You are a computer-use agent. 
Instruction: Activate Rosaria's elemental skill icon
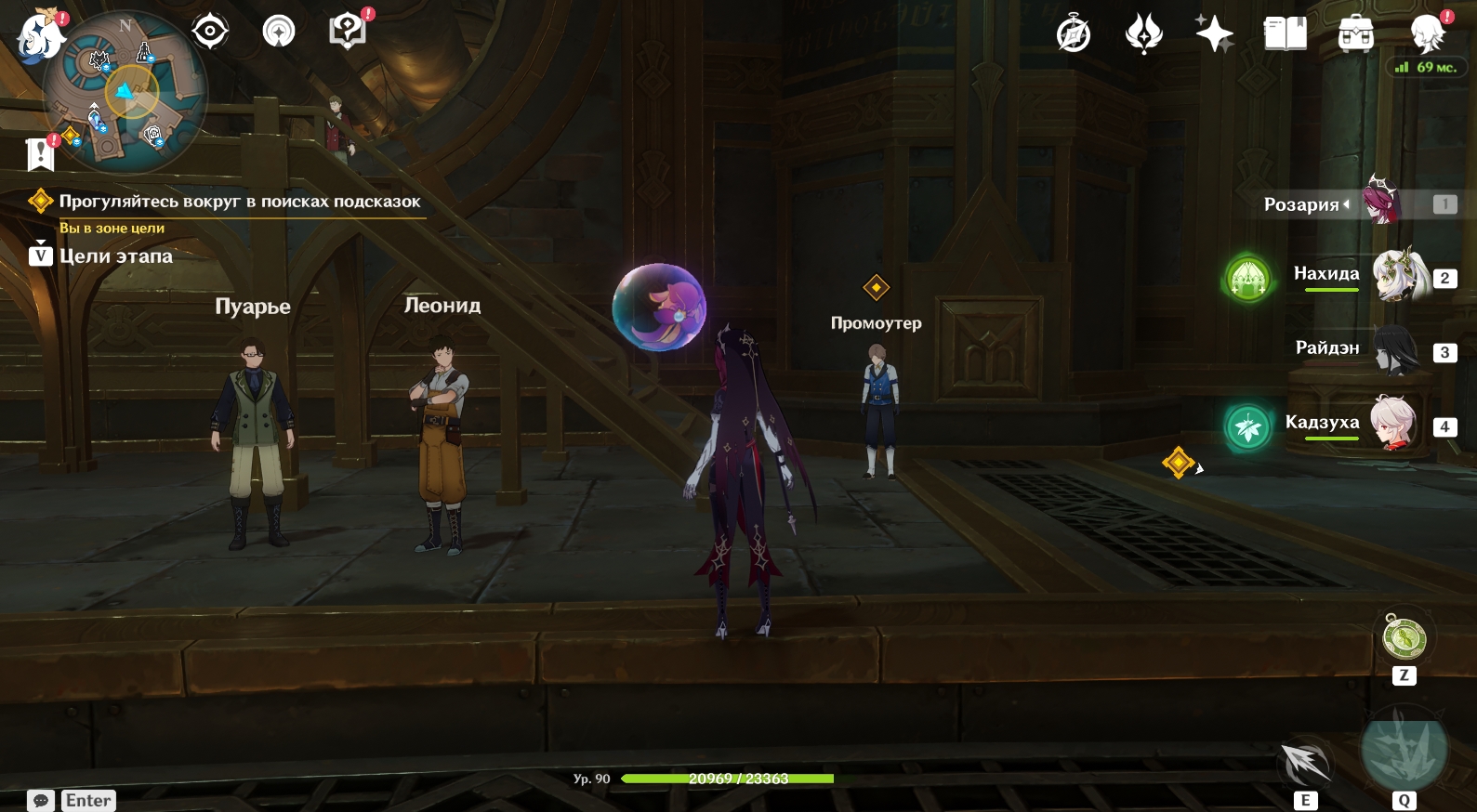1305,764
